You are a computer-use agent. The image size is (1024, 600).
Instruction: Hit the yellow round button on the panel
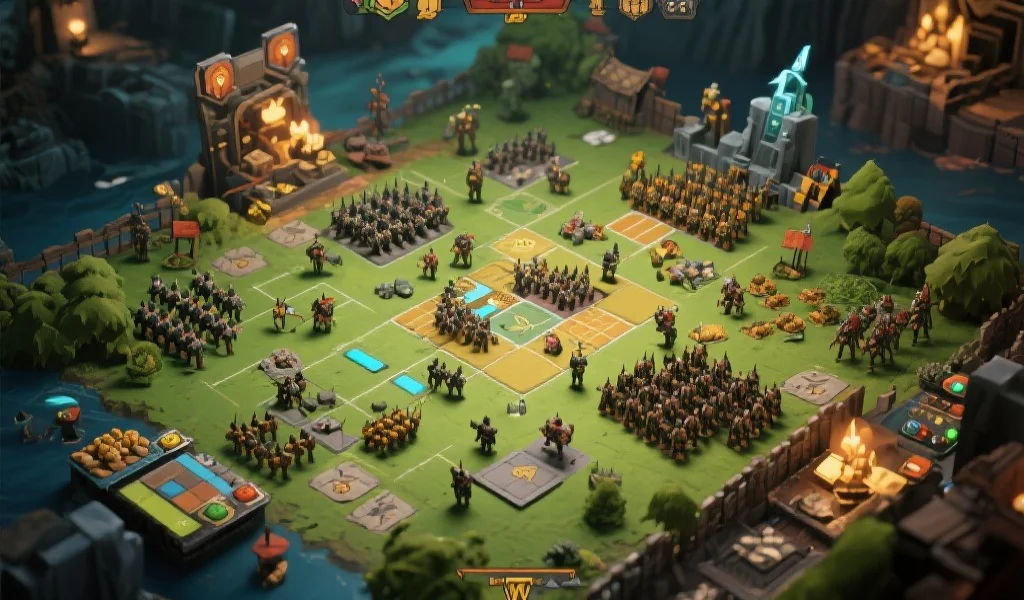[170, 440]
